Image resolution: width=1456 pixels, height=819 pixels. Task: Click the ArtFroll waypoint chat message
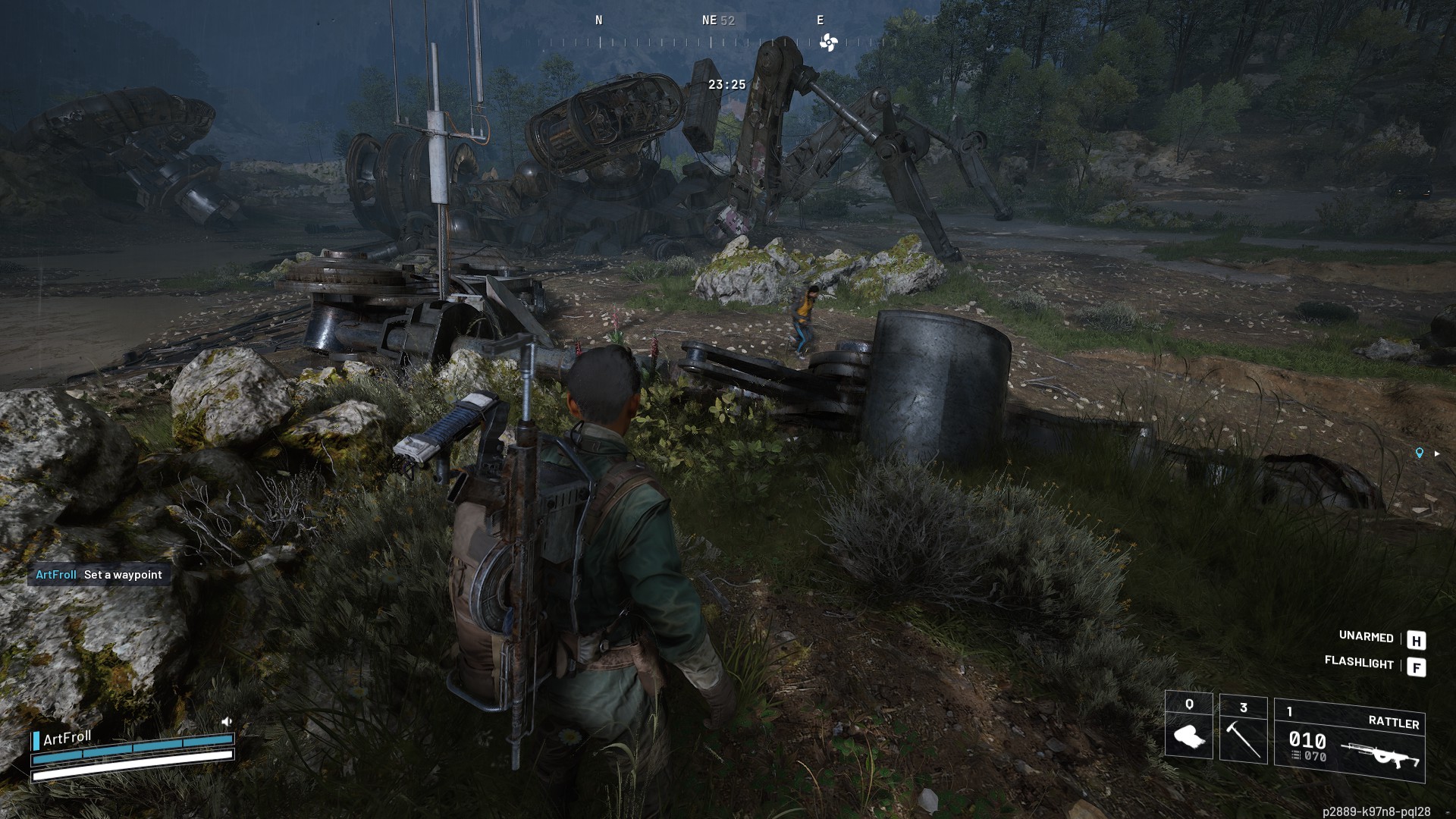(x=99, y=575)
